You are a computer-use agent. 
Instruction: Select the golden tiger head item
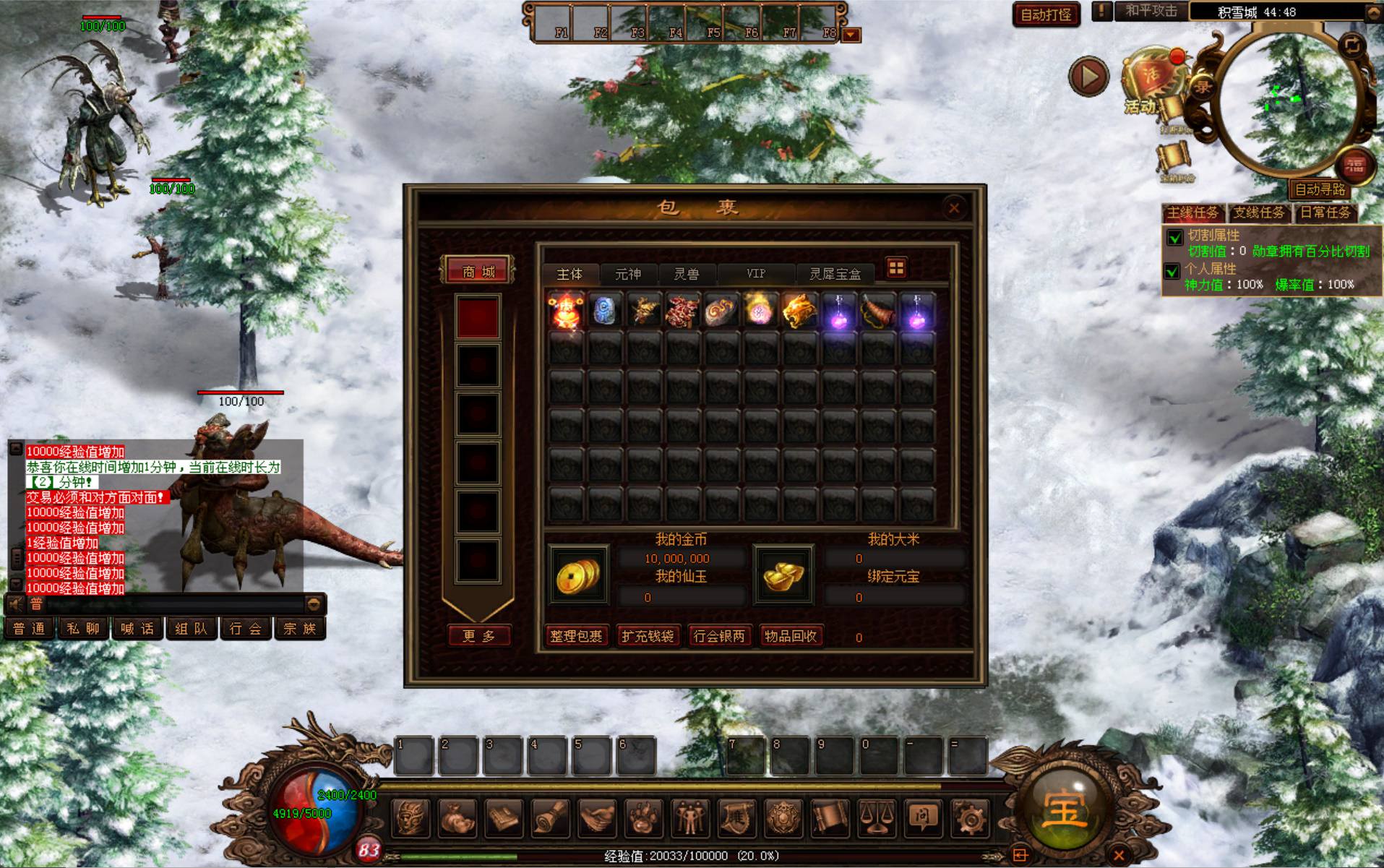point(799,312)
